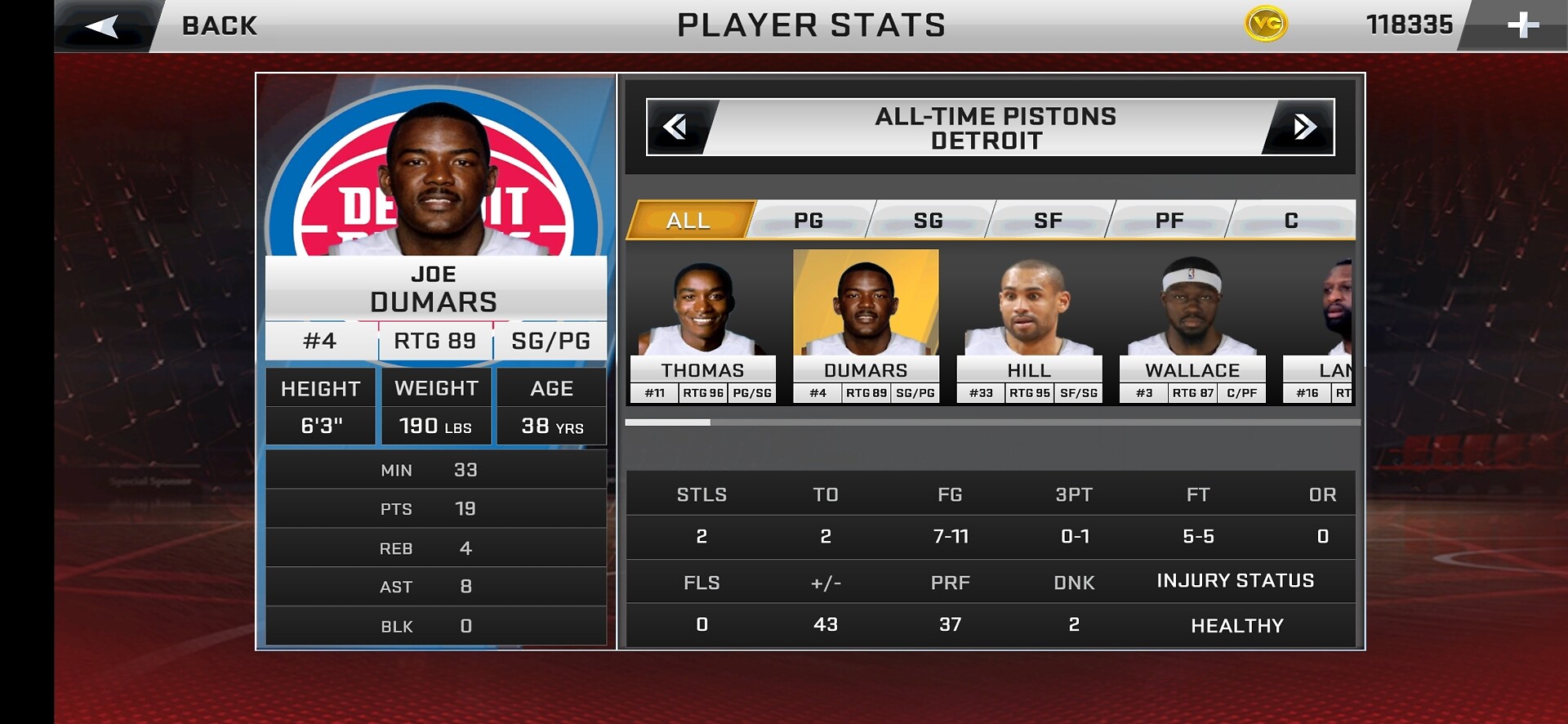Choose the Wallace player card

(x=1192, y=327)
